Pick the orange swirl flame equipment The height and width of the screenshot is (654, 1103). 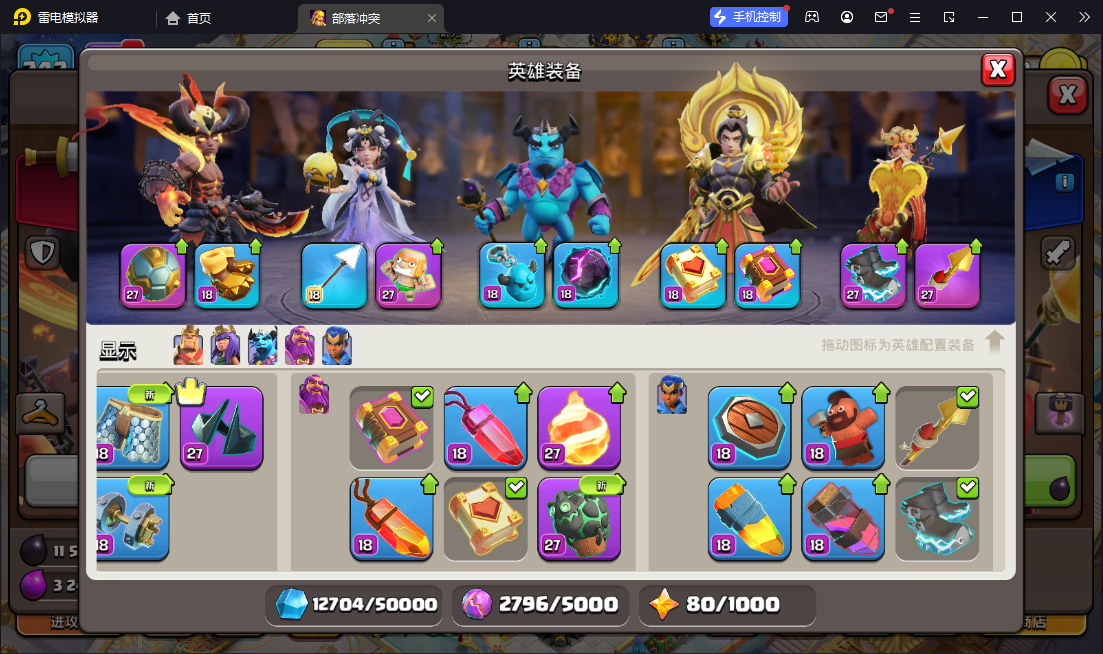pyautogui.click(x=579, y=427)
